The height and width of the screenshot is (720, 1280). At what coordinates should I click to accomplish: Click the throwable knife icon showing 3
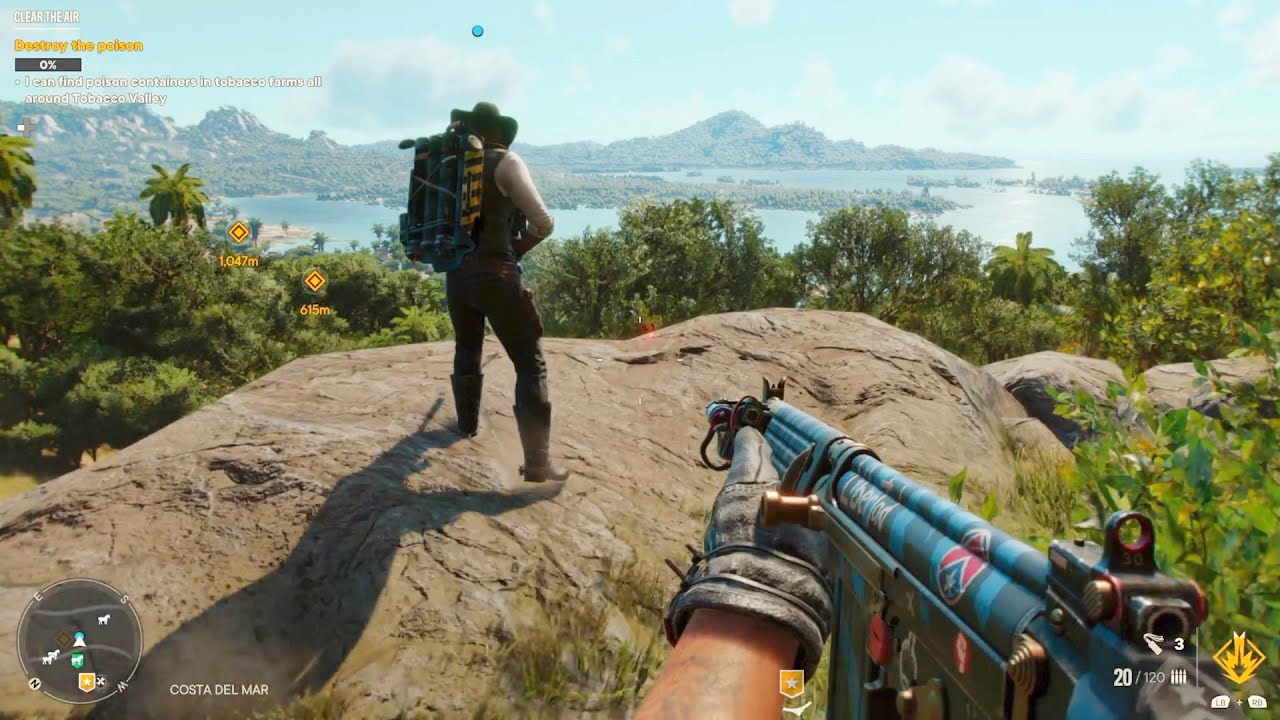tap(1152, 644)
